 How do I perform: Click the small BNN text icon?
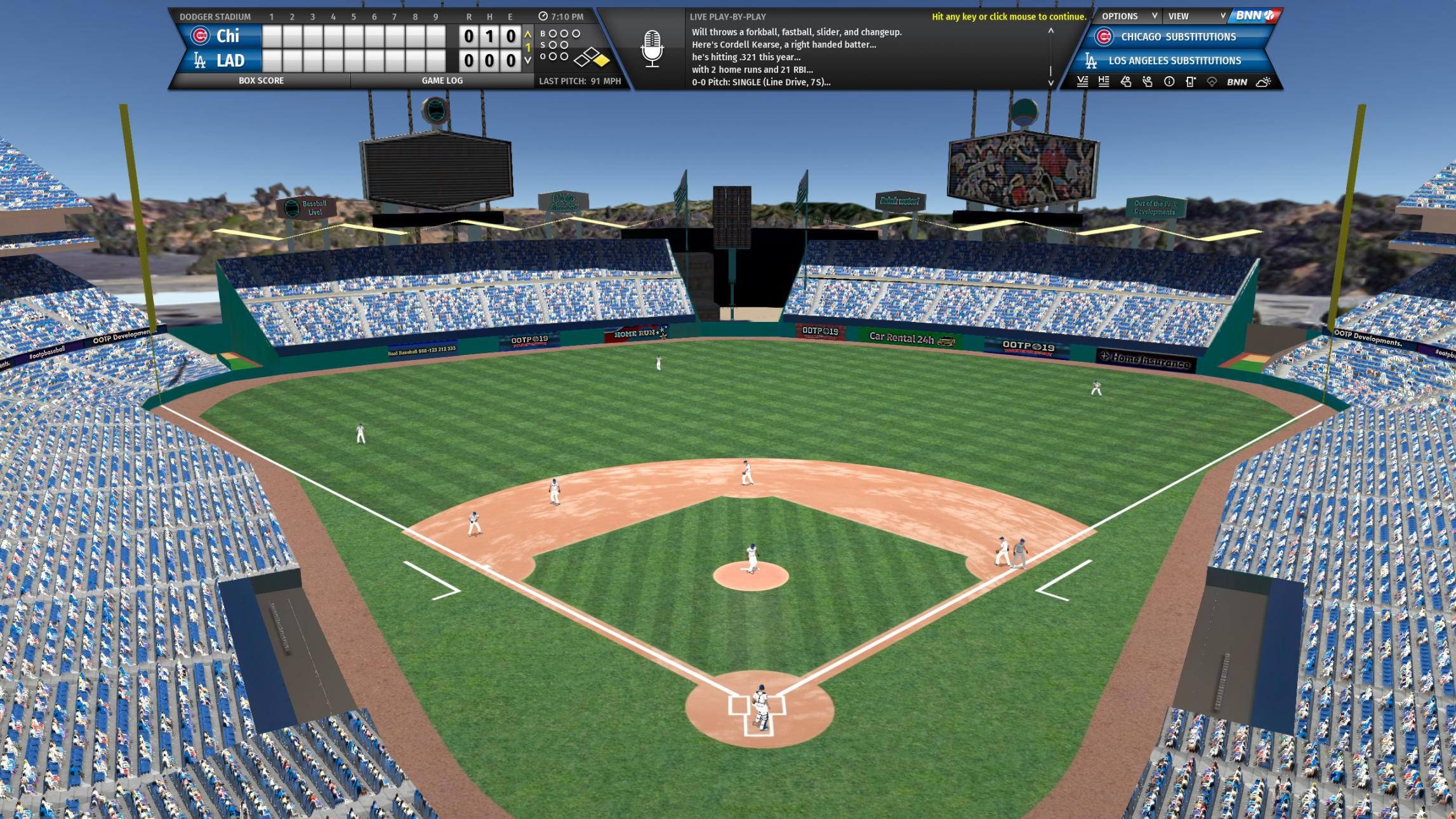coord(1236,82)
